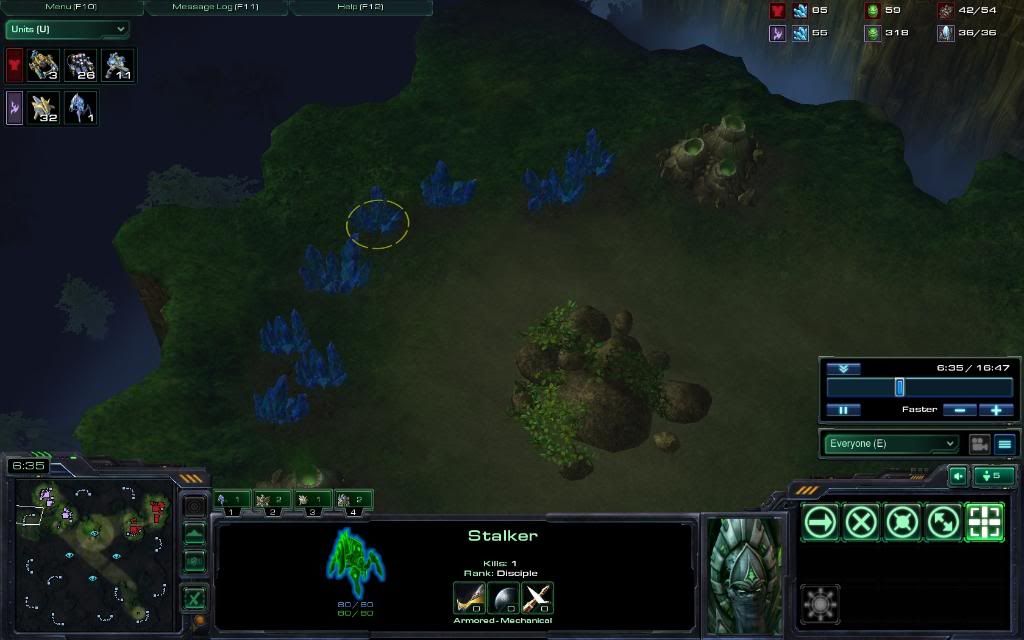The image size is (1024, 640).
Task: Collapse the replay panel with the double-arrow button
Action: [843, 368]
